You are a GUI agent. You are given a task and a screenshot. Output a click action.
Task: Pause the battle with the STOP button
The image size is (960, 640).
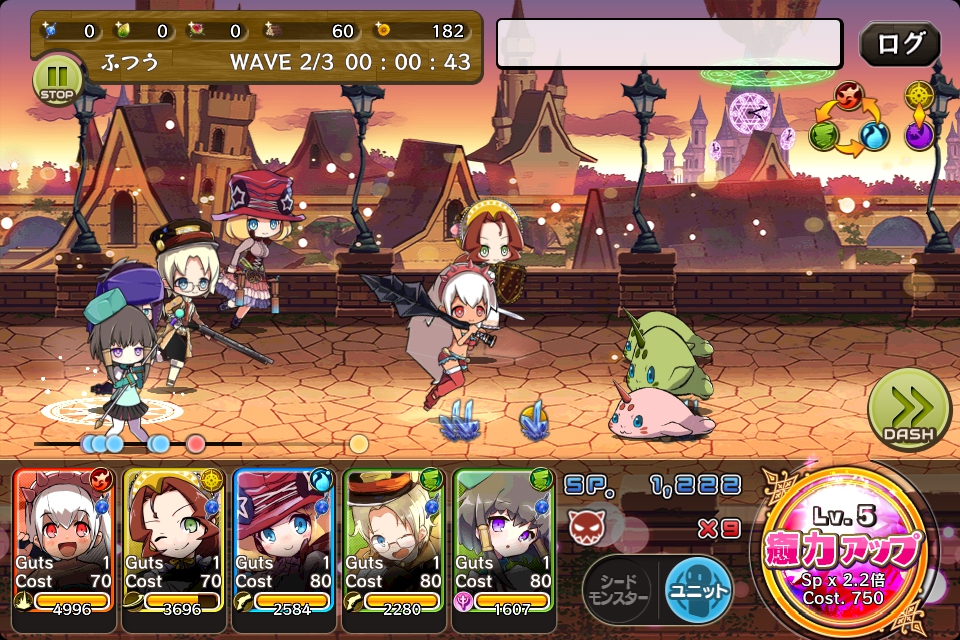(57, 79)
